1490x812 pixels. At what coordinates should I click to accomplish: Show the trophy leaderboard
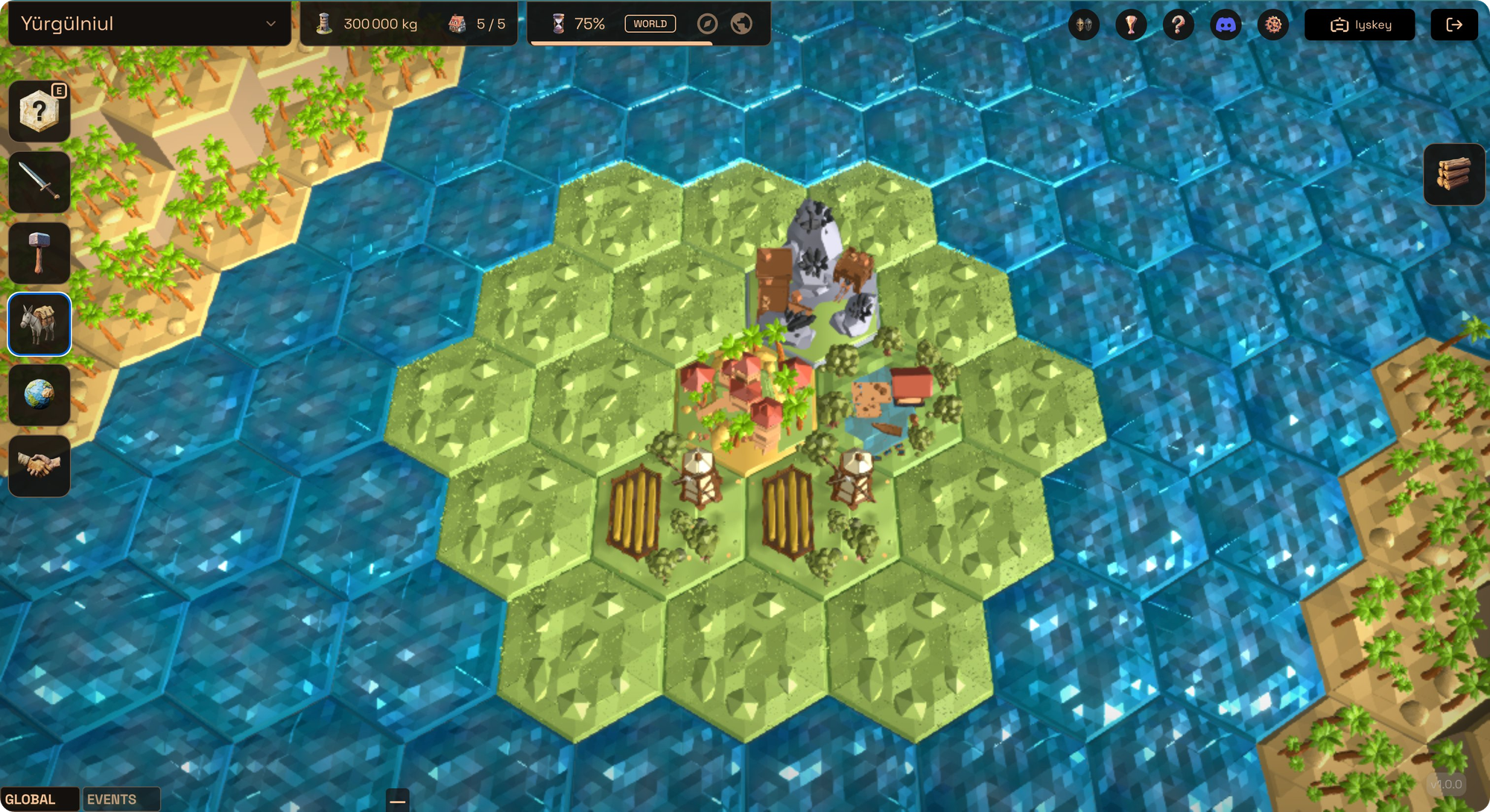point(1131,25)
